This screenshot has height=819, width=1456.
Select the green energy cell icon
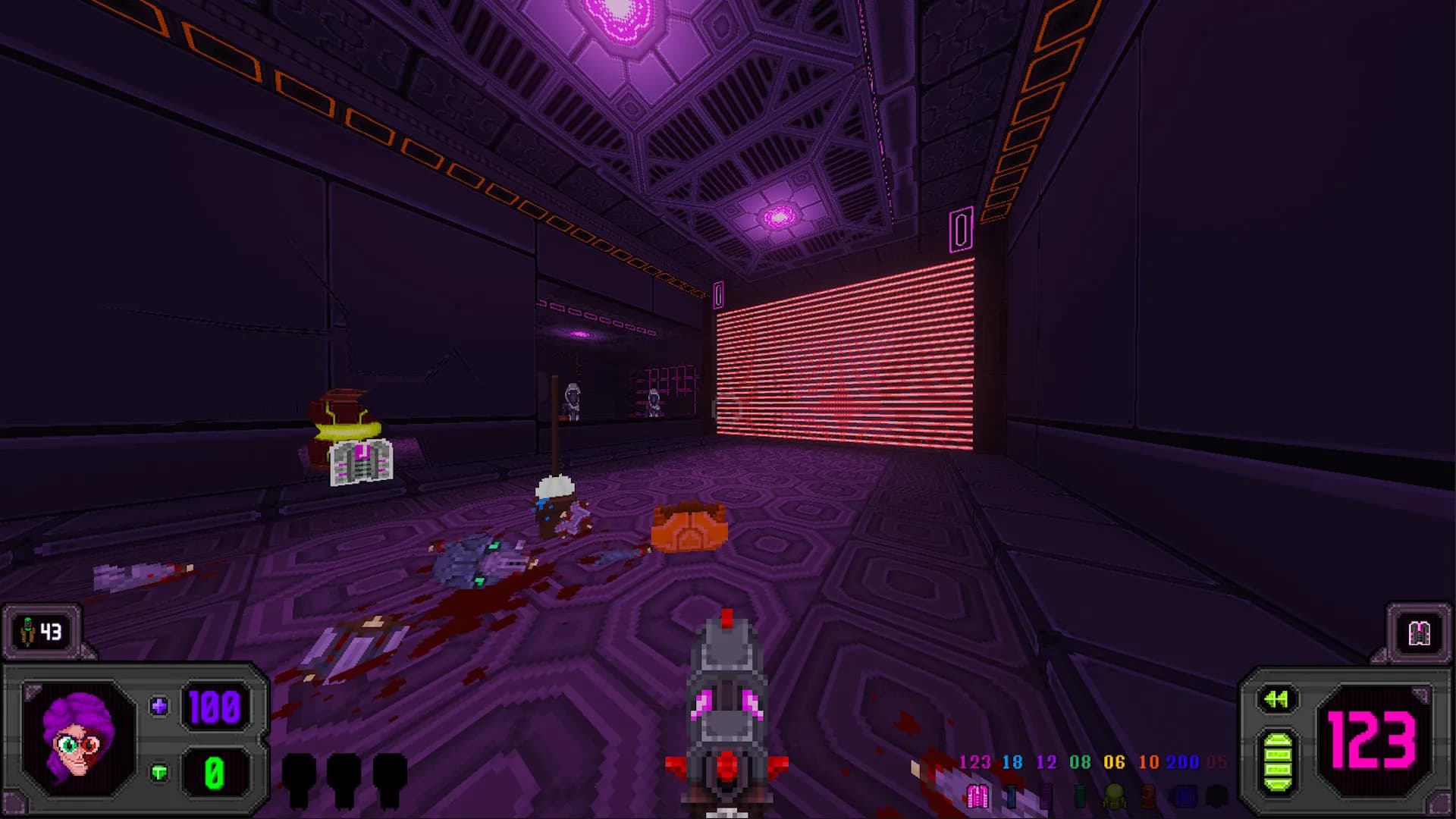click(x=1278, y=762)
